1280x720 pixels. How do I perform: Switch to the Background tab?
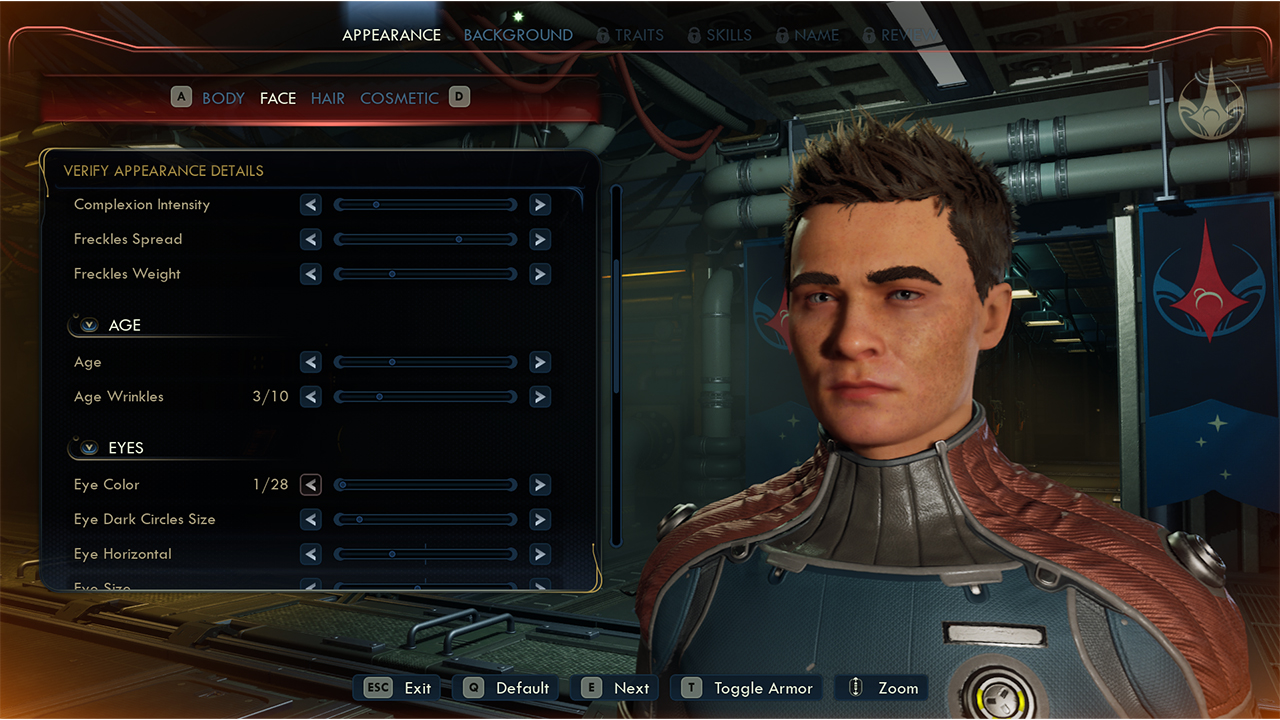(x=518, y=35)
